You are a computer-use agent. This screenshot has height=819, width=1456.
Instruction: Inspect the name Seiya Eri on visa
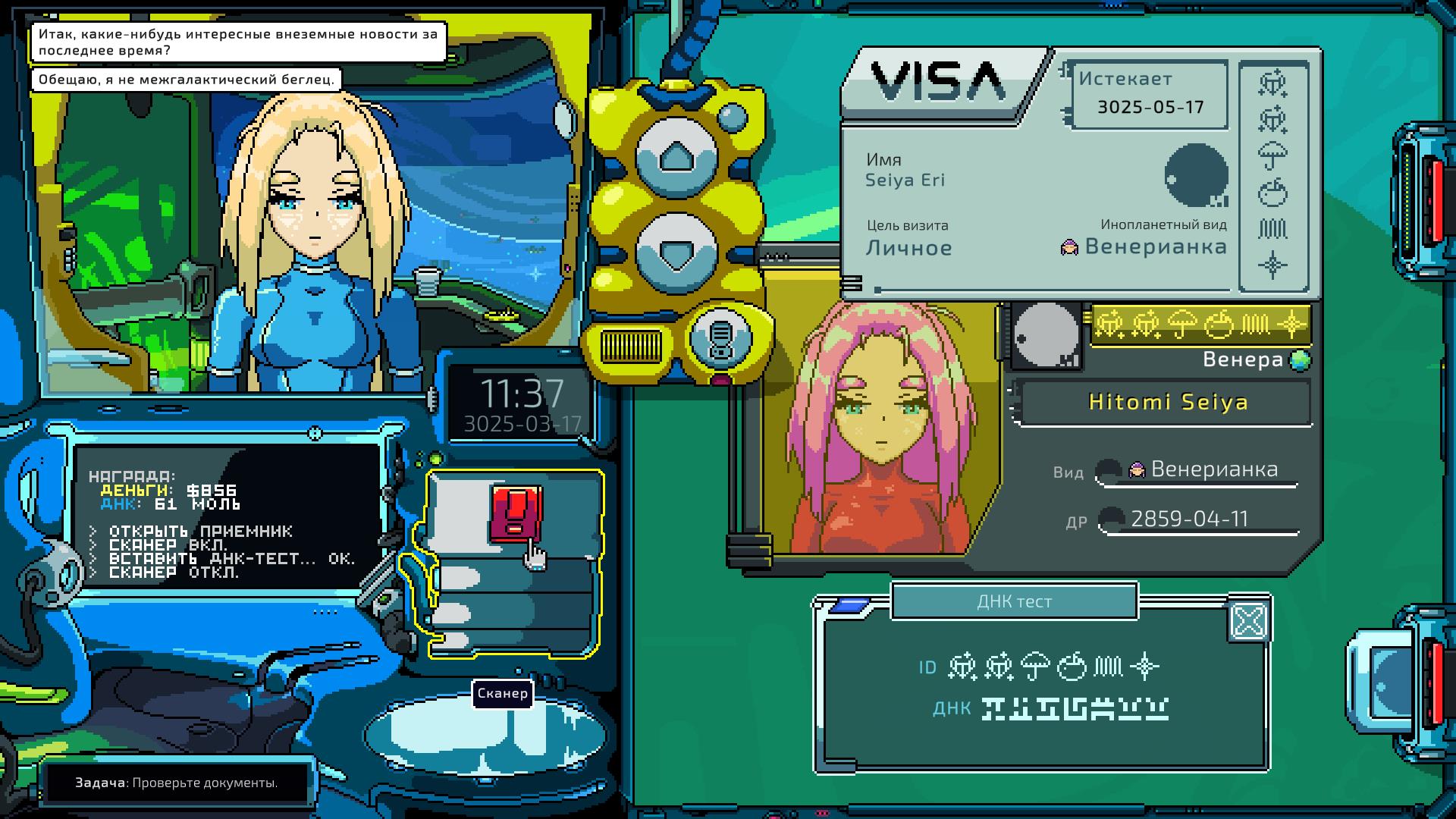pos(905,180)
